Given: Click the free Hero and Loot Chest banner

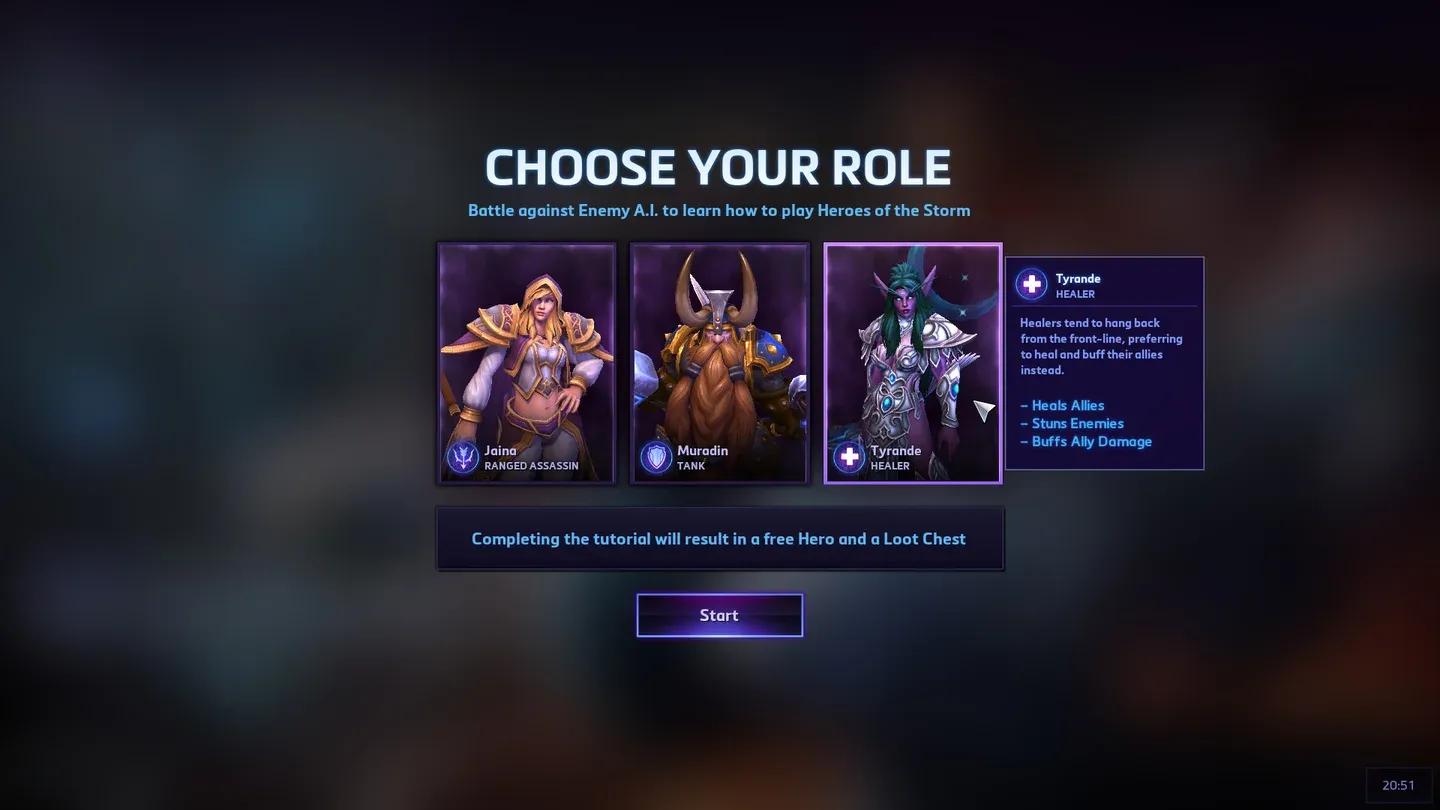Looking at the screenshot, I should pos(719,538).
